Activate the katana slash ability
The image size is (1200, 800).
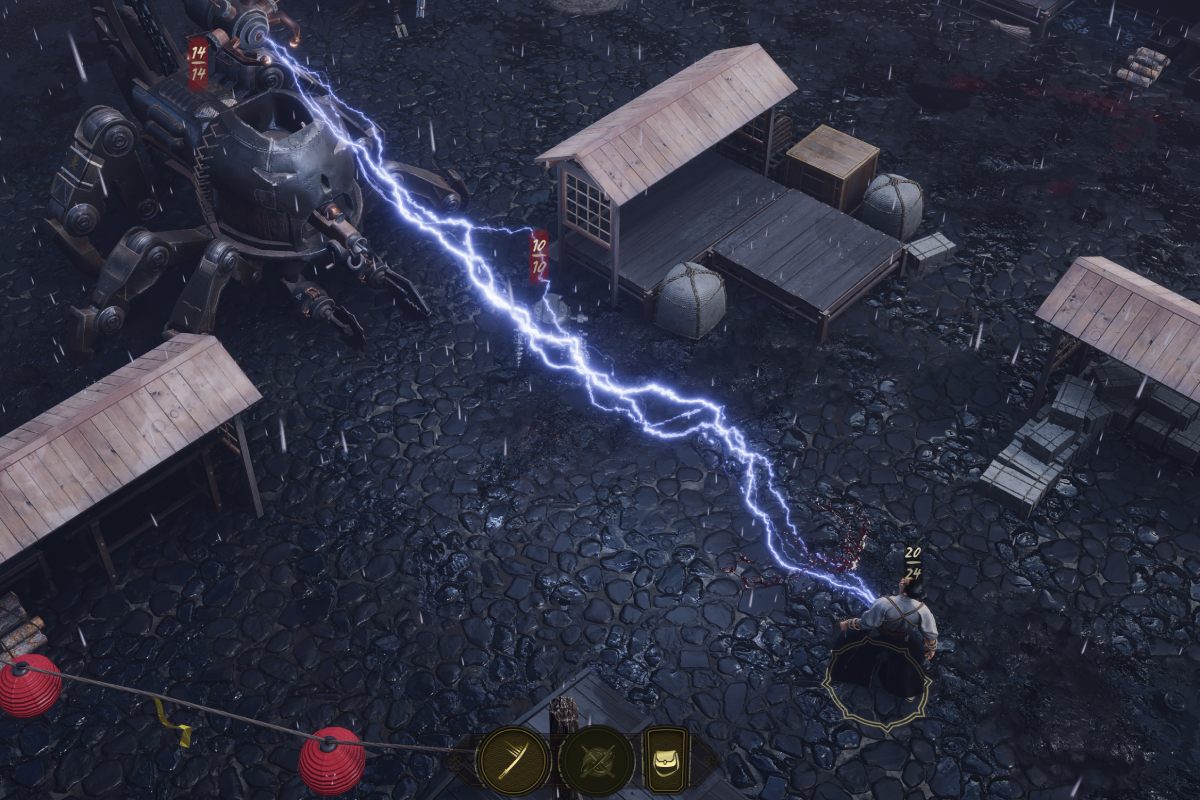tap(513, 761)
